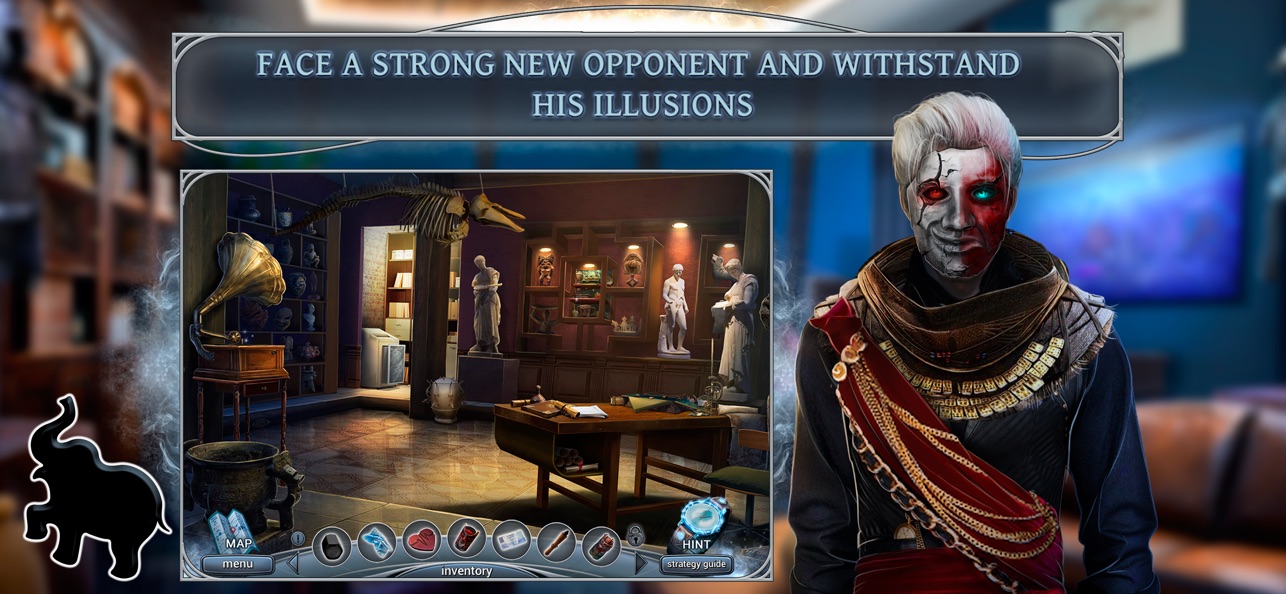Choose the pale blue card inventory item
This screenshot has height=594, width=1286.
(511, 542)
